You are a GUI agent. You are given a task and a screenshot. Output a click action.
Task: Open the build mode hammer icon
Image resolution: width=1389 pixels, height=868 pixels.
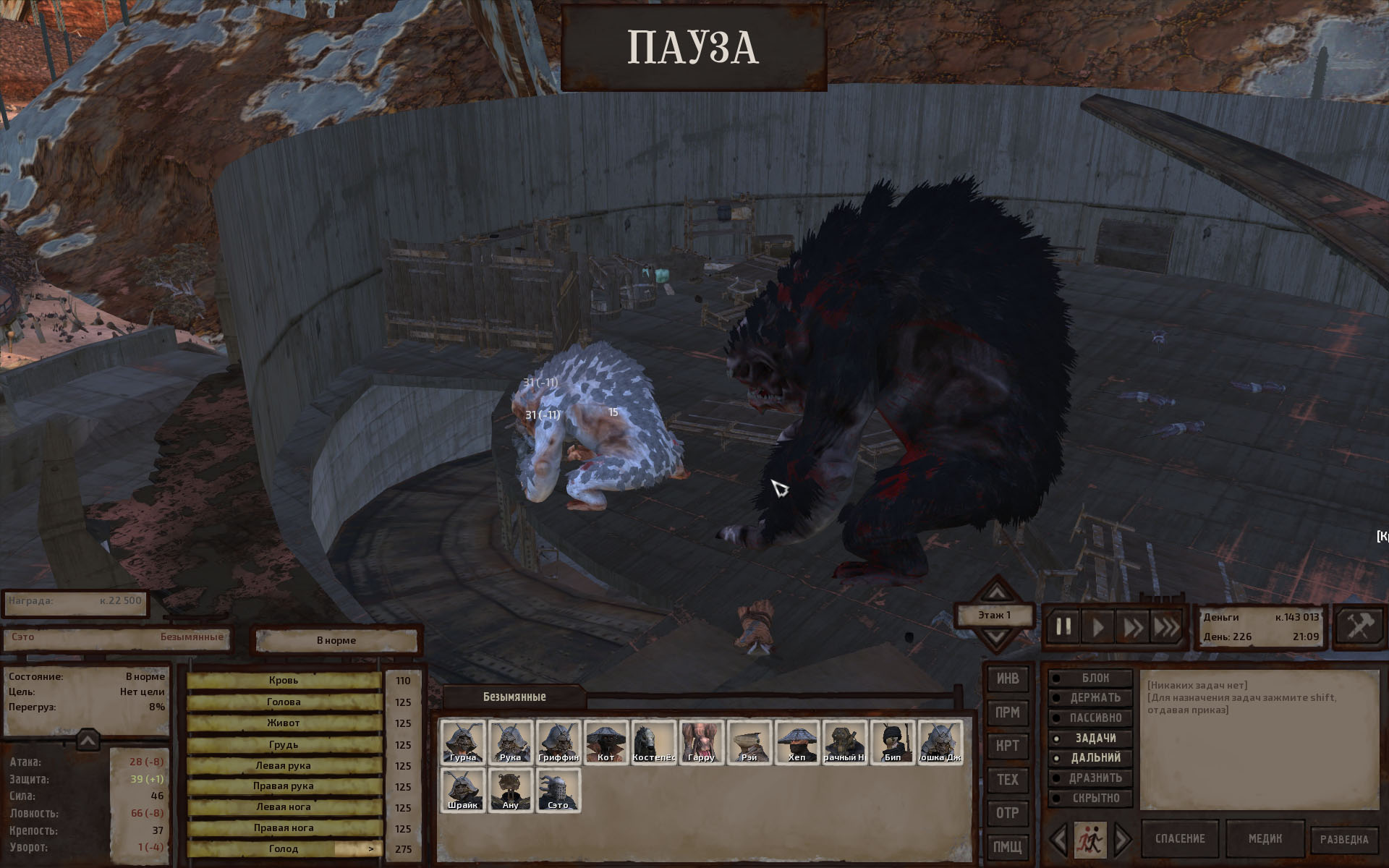click(1358, 626)
